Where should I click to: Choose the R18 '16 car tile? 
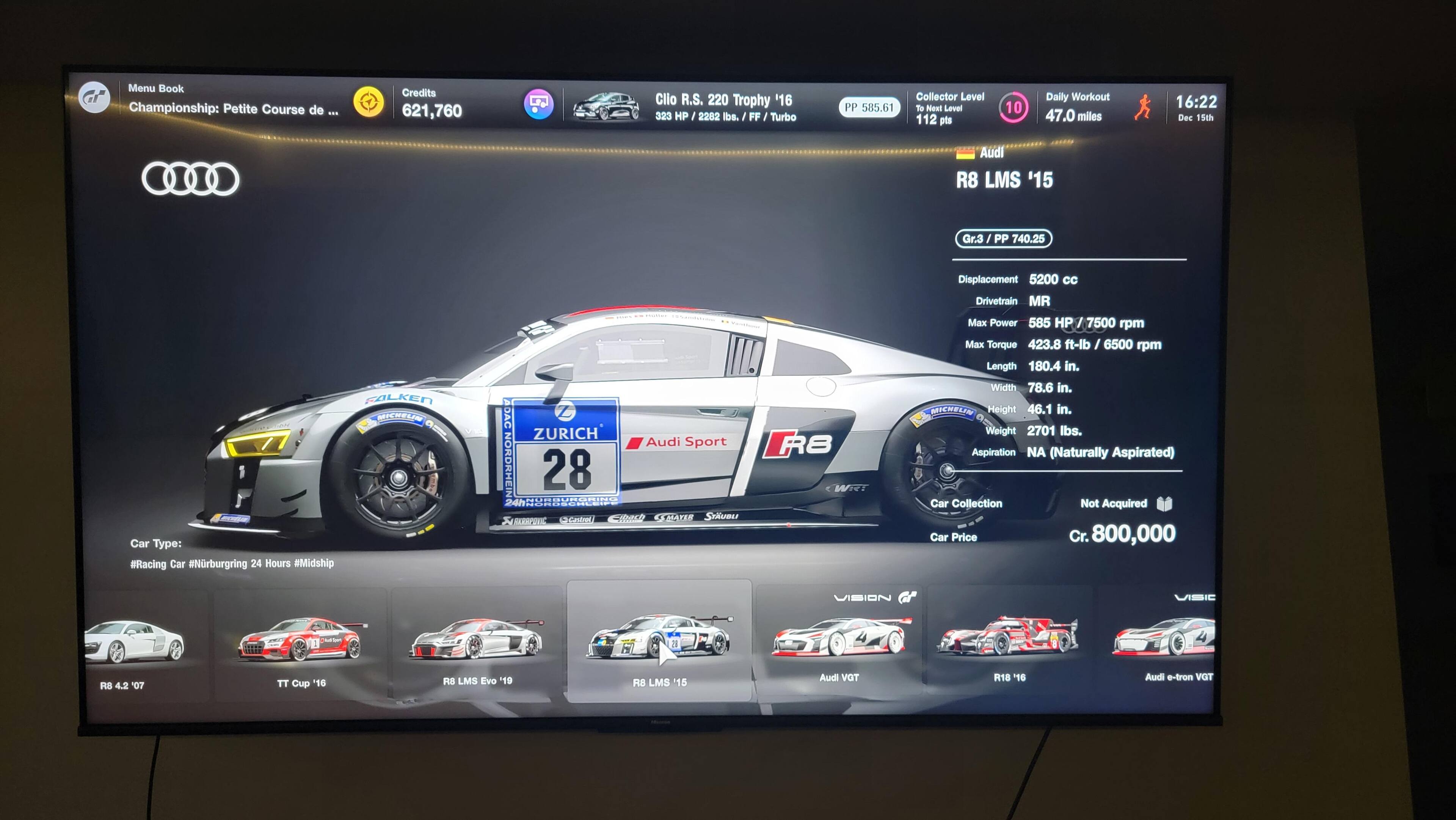pos(1008,639)
